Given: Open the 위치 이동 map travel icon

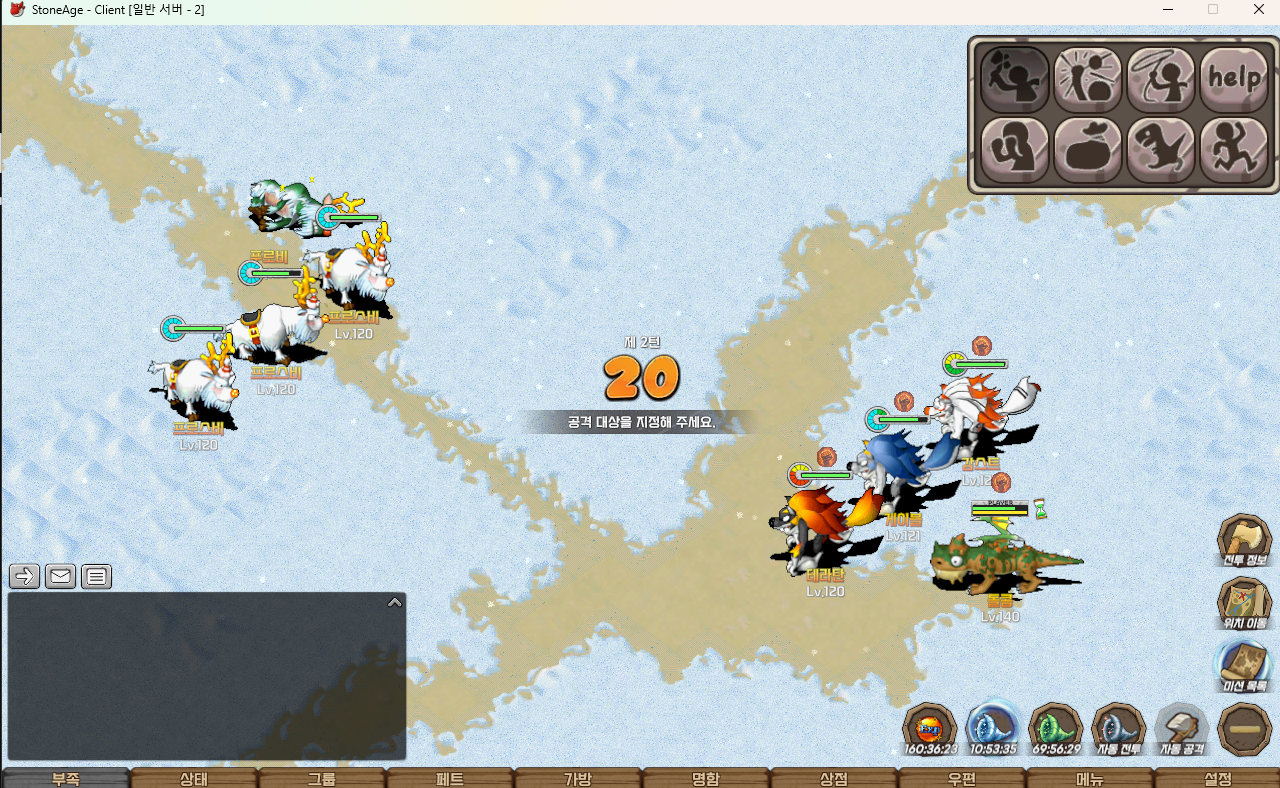Looking at the screenshot, I should click(1244, 604).
